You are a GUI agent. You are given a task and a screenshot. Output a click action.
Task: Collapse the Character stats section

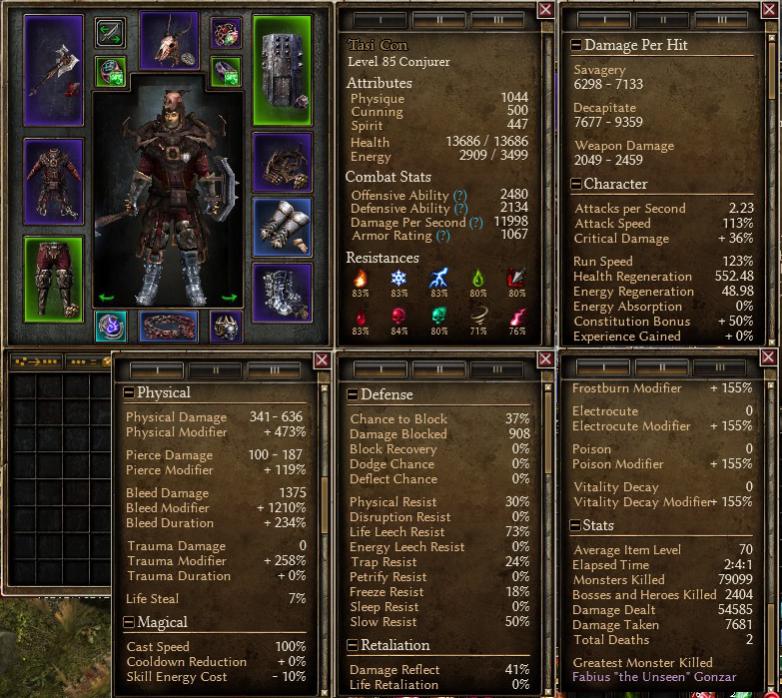(x=576, y=184)
